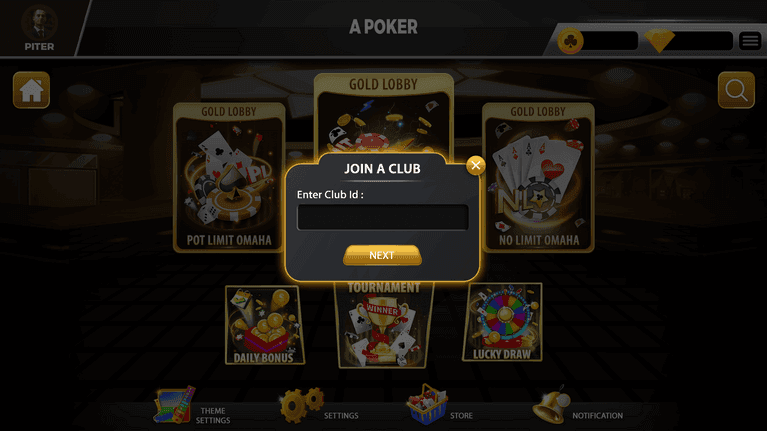Viewport: 767px width, 431px height.
Task: Choose the No Limit Omaha lobby card
Action: (x=538, y=176)
